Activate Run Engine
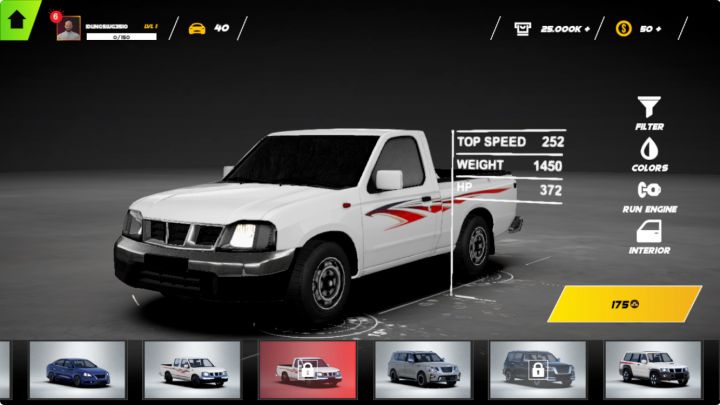This screenshot has height=405, width=720. 649,194
